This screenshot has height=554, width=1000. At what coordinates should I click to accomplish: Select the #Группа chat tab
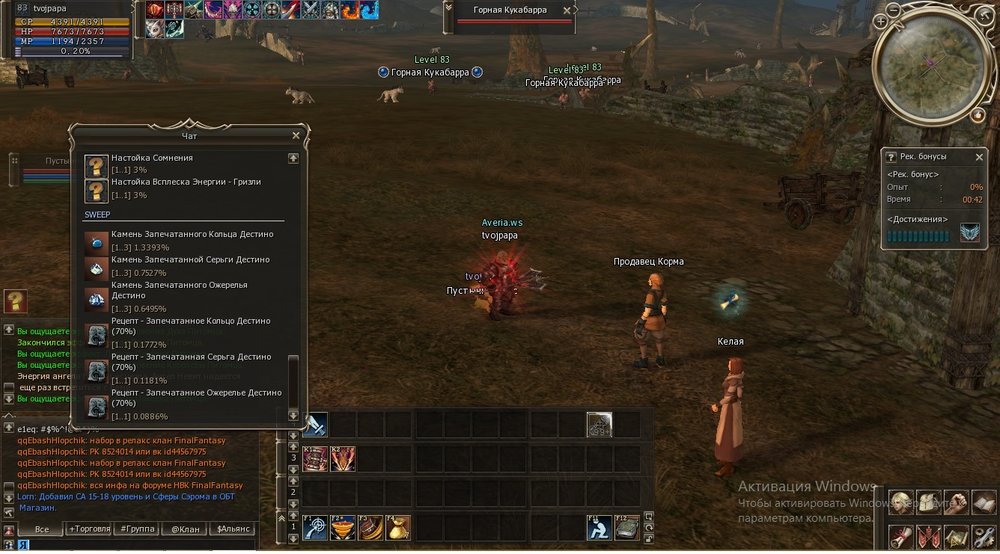point(135,529)
